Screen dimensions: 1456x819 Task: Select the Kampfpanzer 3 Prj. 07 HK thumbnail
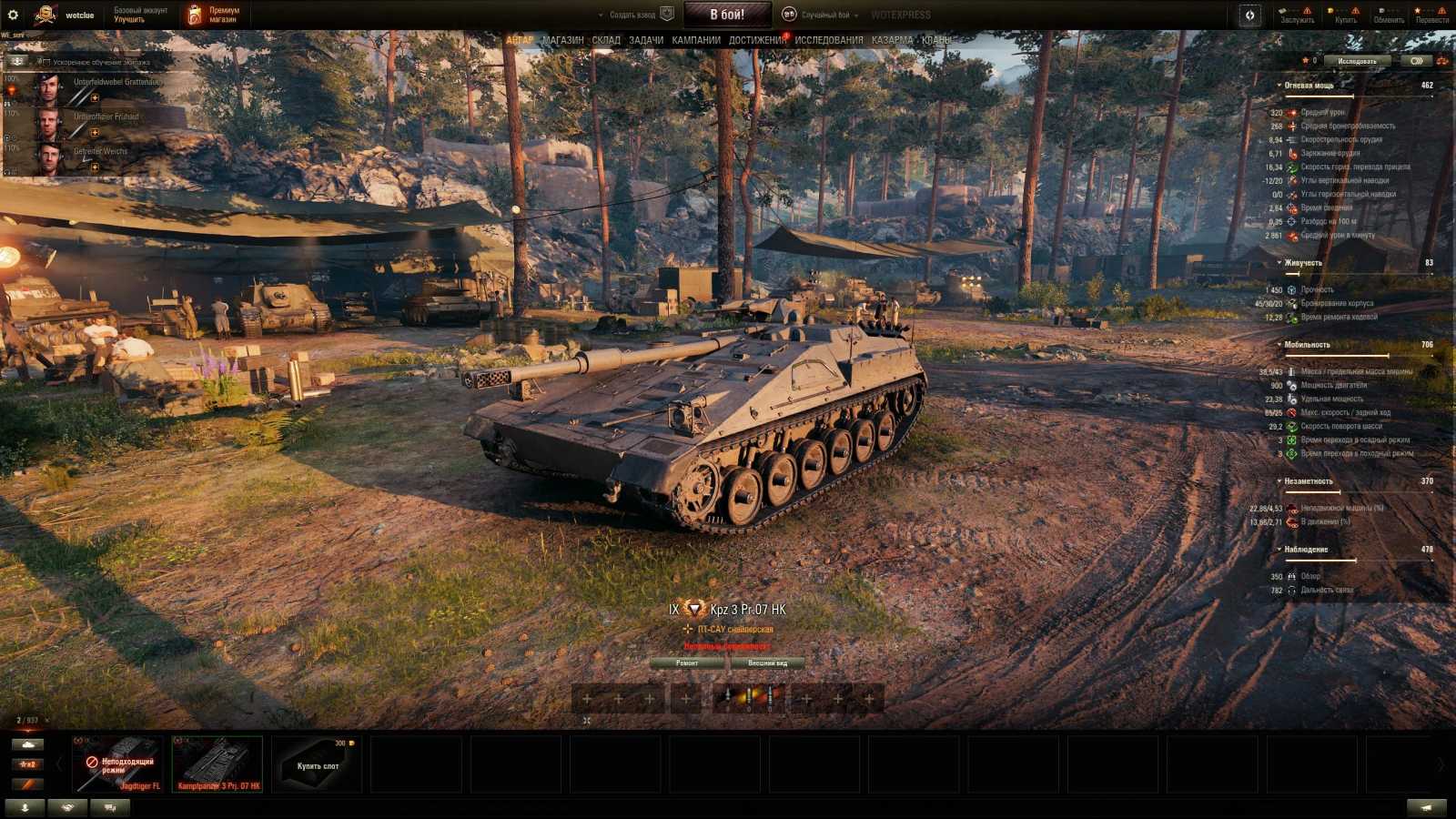217,761
